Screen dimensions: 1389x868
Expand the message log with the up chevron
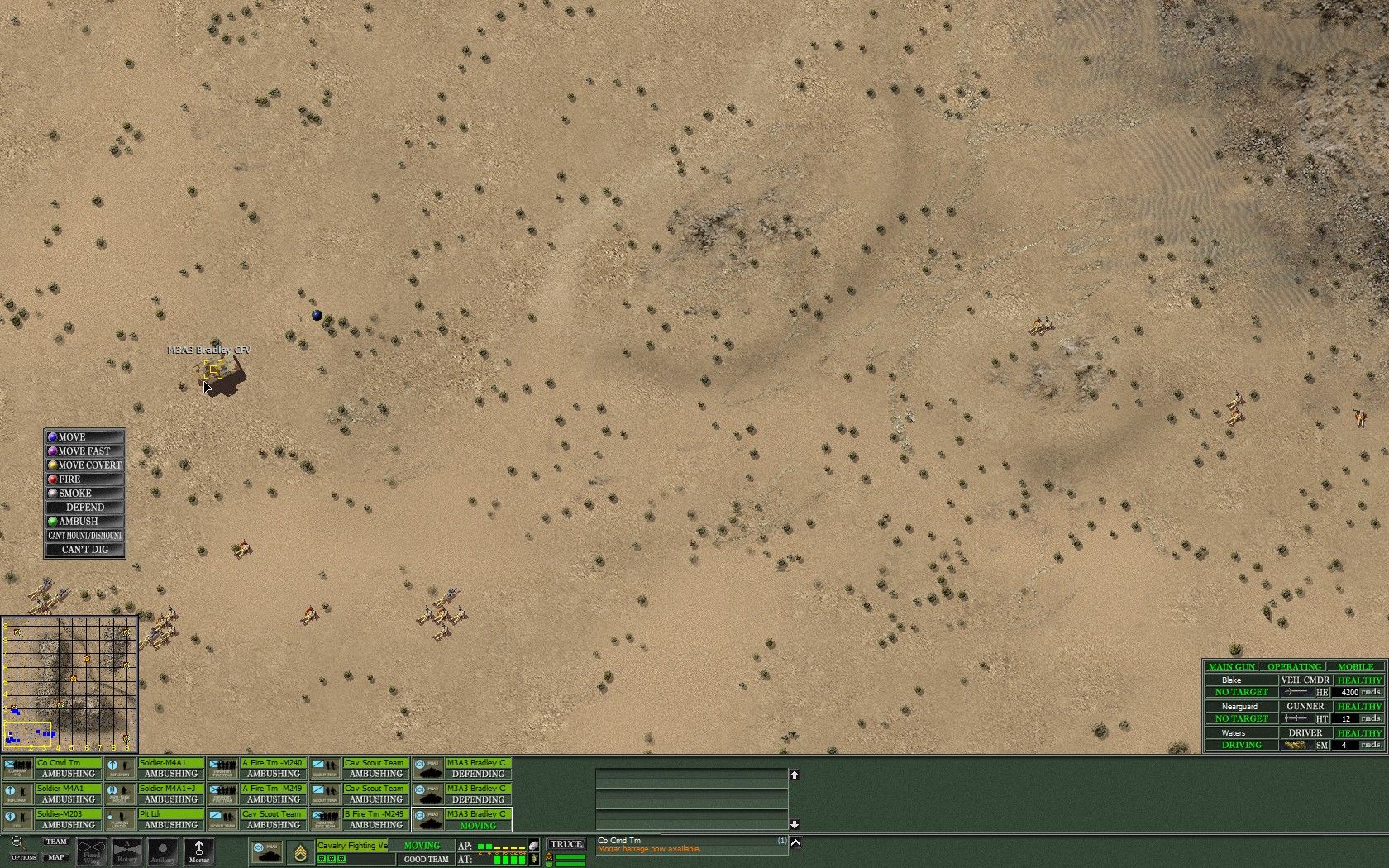pos(795,842)
